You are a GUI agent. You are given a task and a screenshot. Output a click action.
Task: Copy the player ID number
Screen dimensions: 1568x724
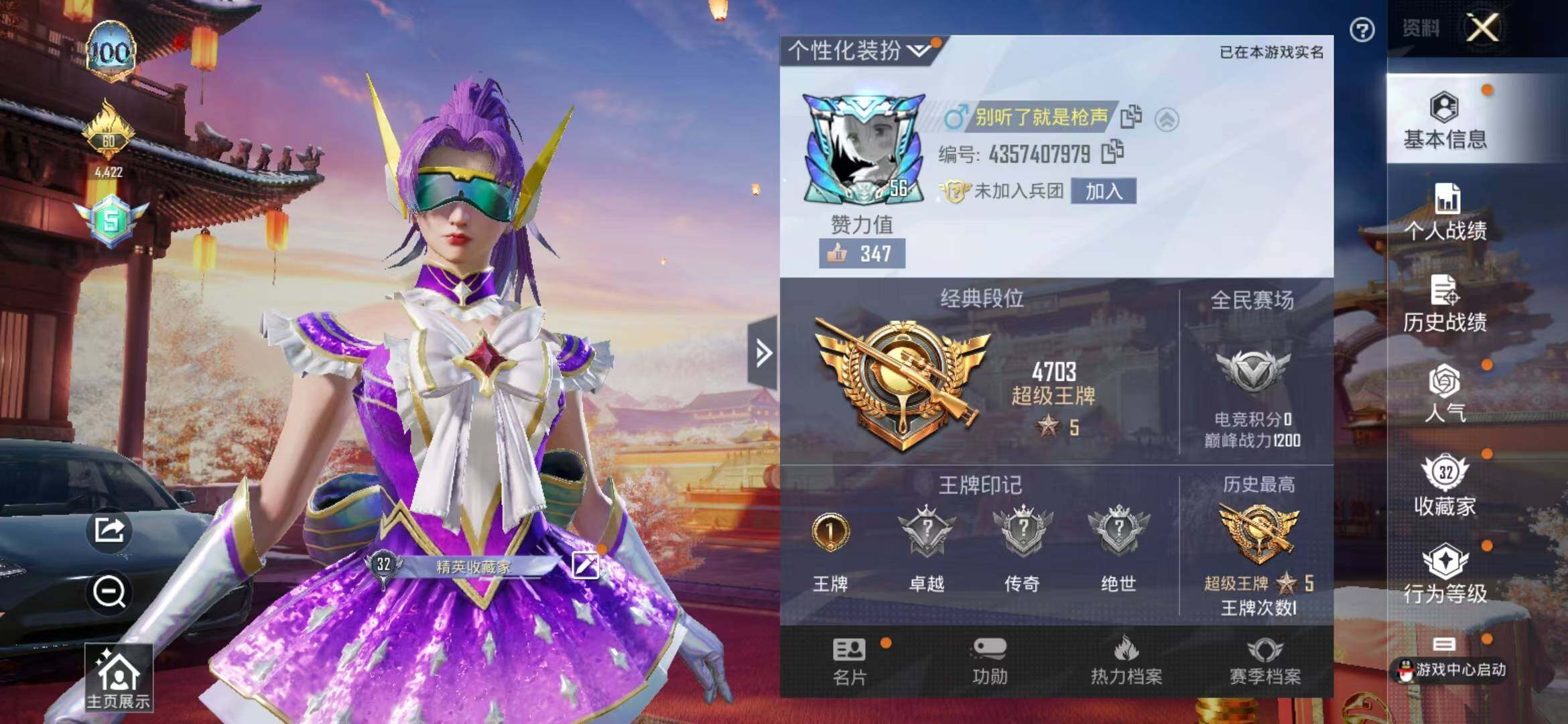[x=1113, y=152]
